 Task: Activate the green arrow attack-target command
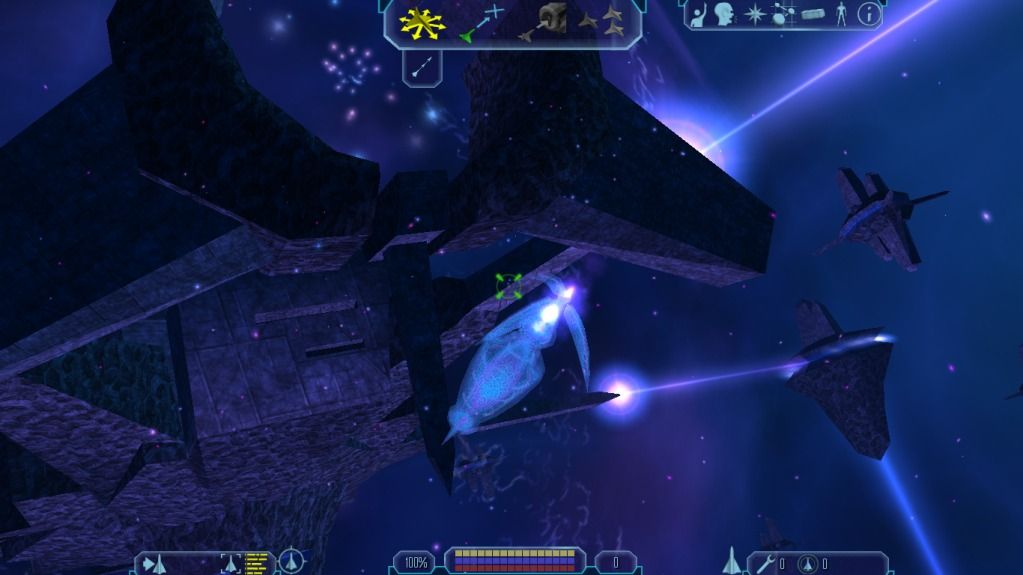pyautogui.click(x=481, y=22)
